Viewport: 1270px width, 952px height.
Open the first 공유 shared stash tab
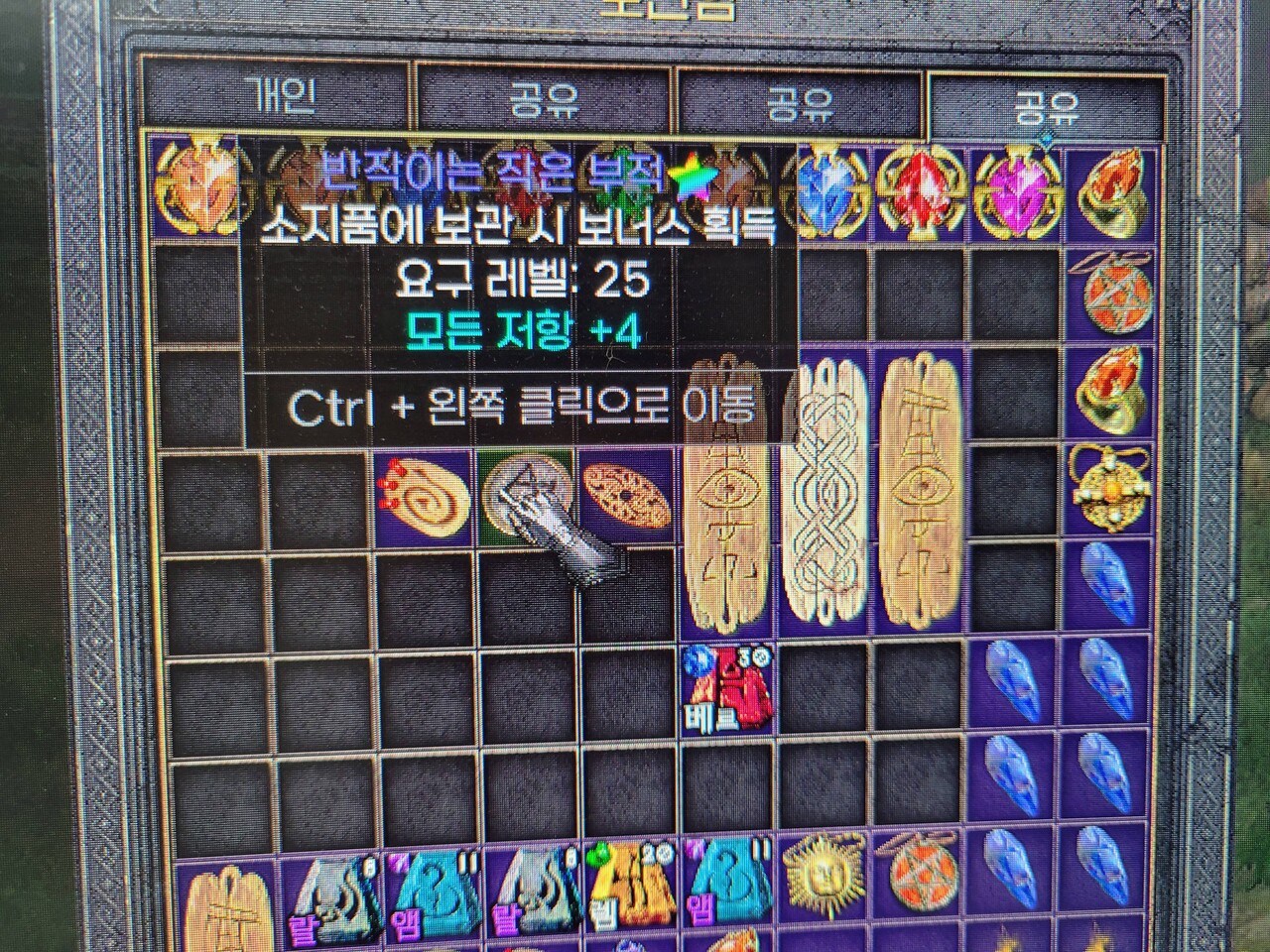pyautogui.click(x=541, y=91)
